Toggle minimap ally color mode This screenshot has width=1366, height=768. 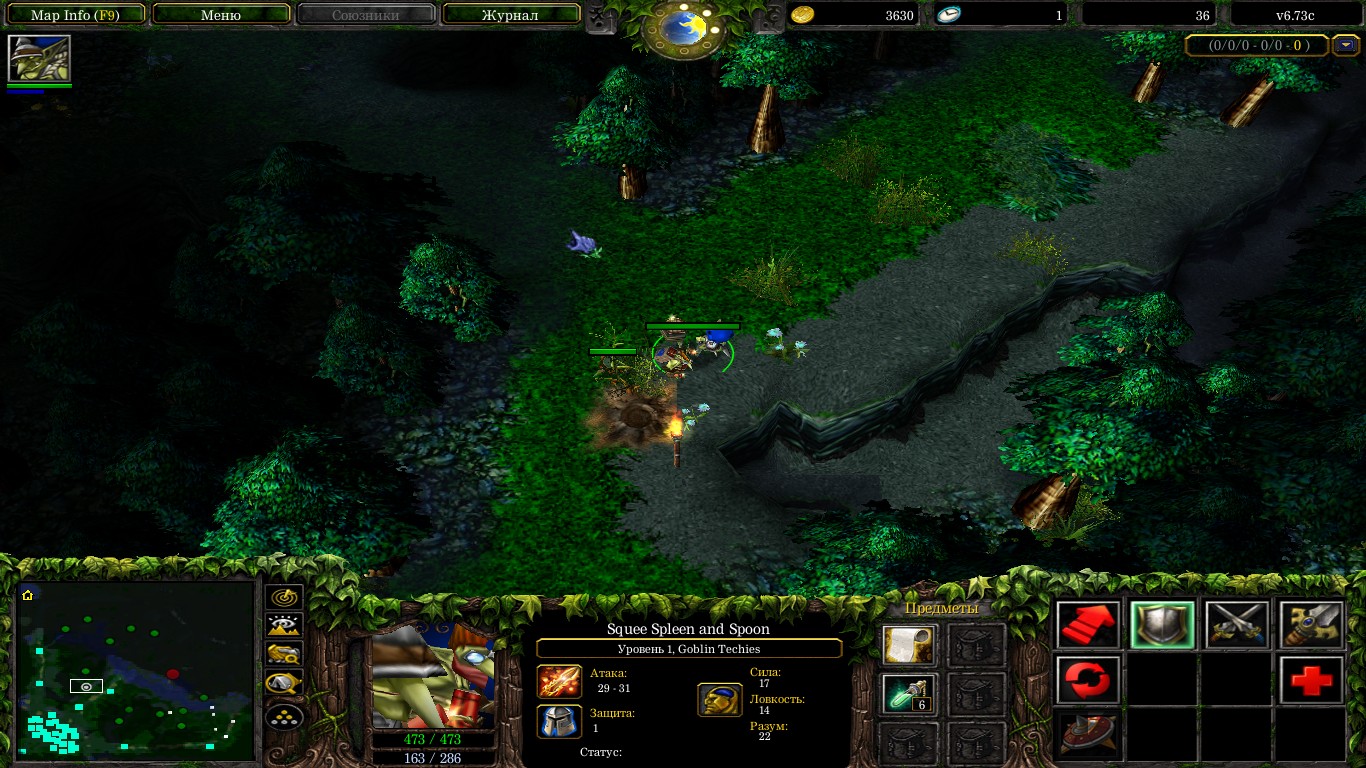click(284, 656)
